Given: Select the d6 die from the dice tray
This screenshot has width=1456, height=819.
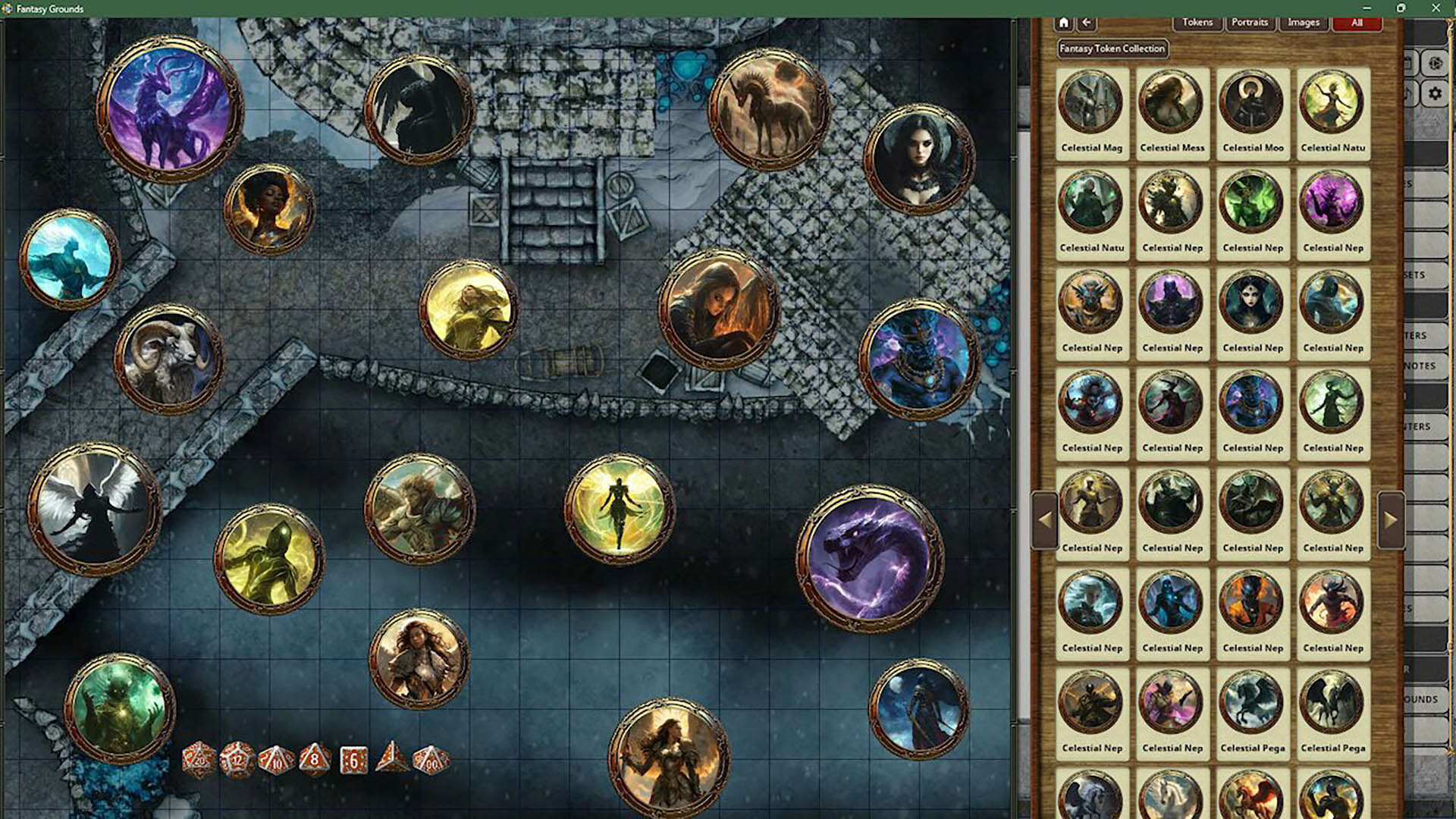Looking at the screenshot, I should [x=353, y=758].
